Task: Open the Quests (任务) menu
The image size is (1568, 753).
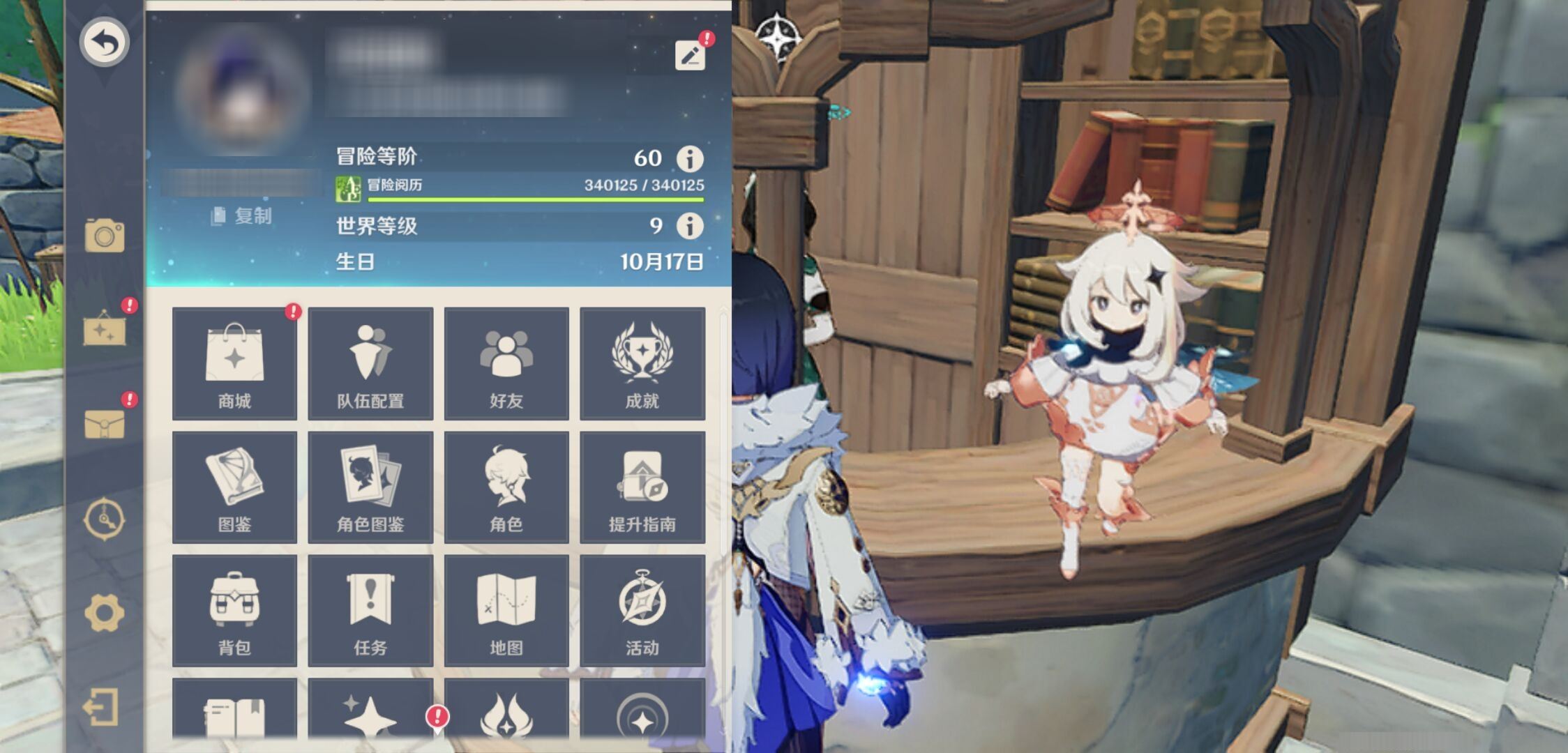Action: click(x=370, y=610)
